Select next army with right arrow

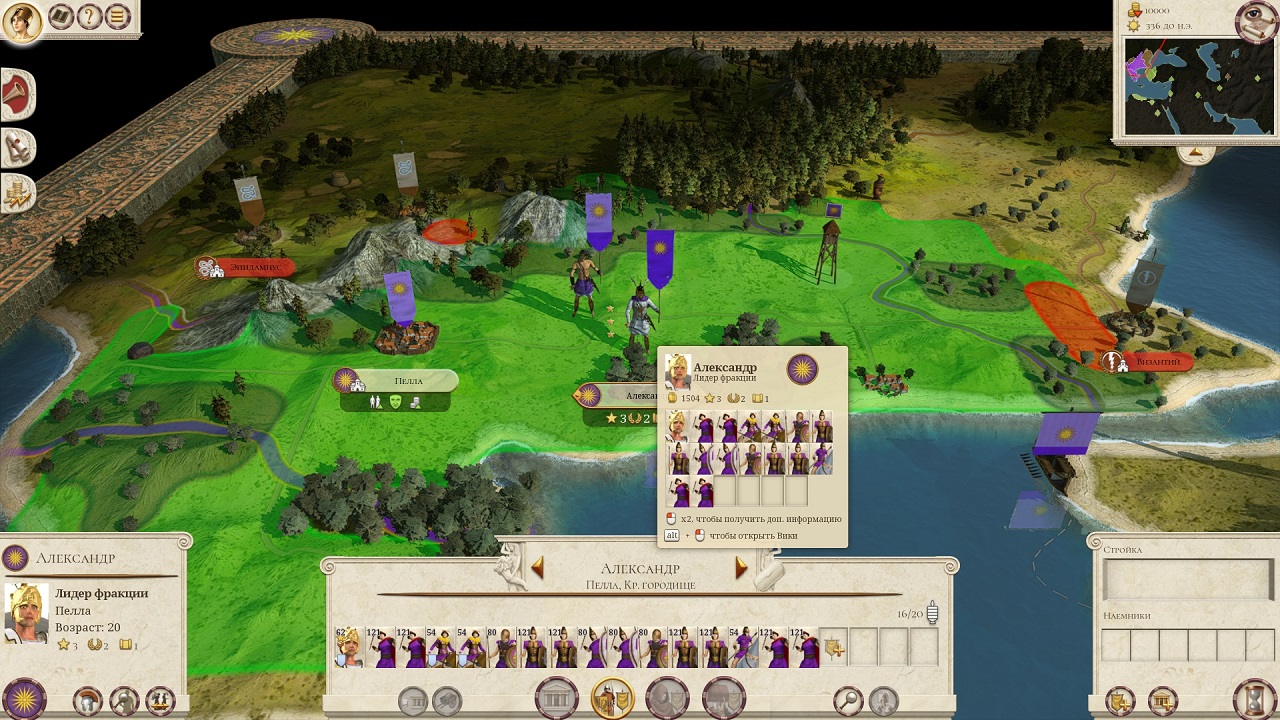click(741, 568)
